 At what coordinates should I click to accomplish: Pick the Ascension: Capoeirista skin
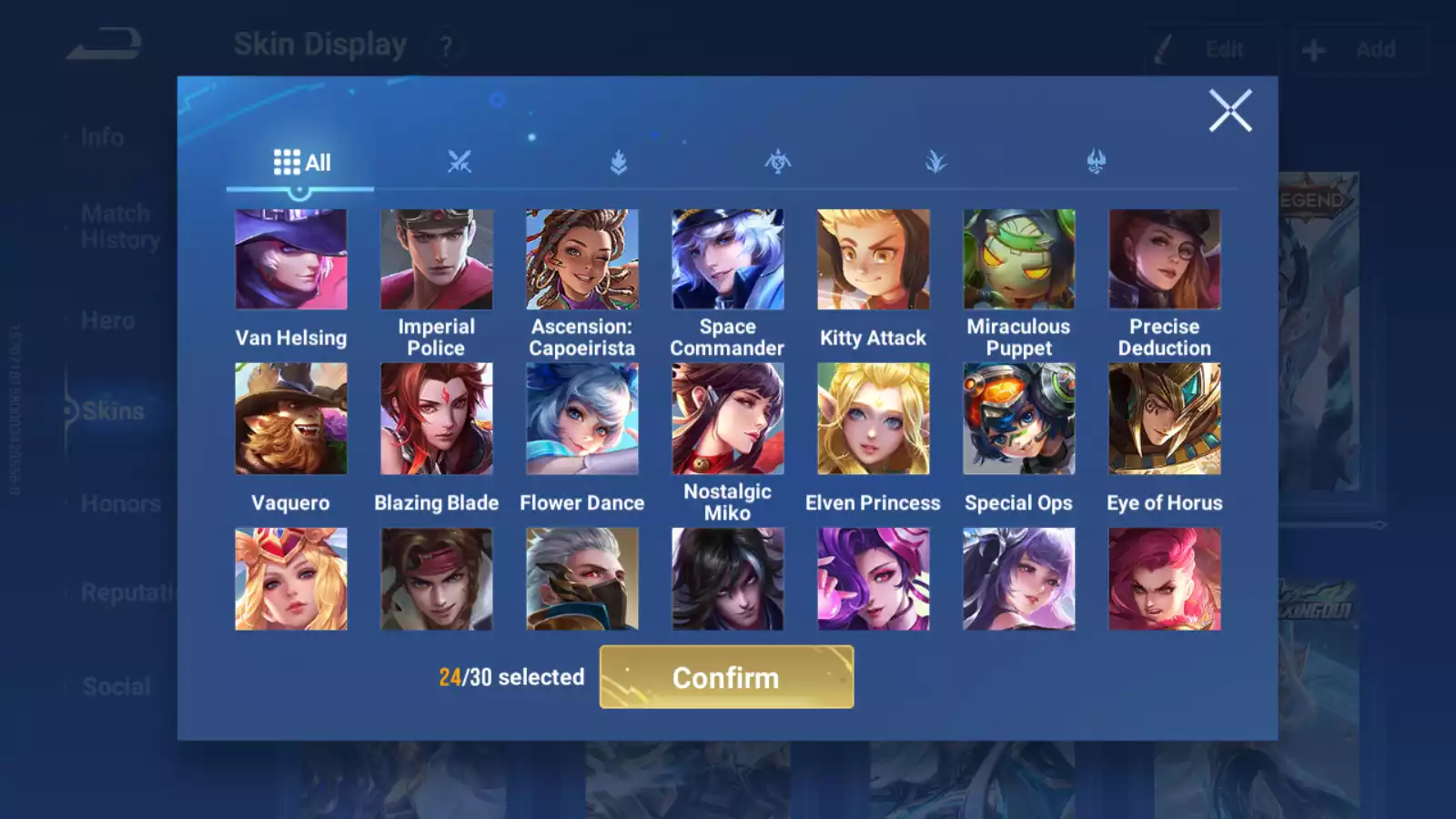click(x=582, y=260)
